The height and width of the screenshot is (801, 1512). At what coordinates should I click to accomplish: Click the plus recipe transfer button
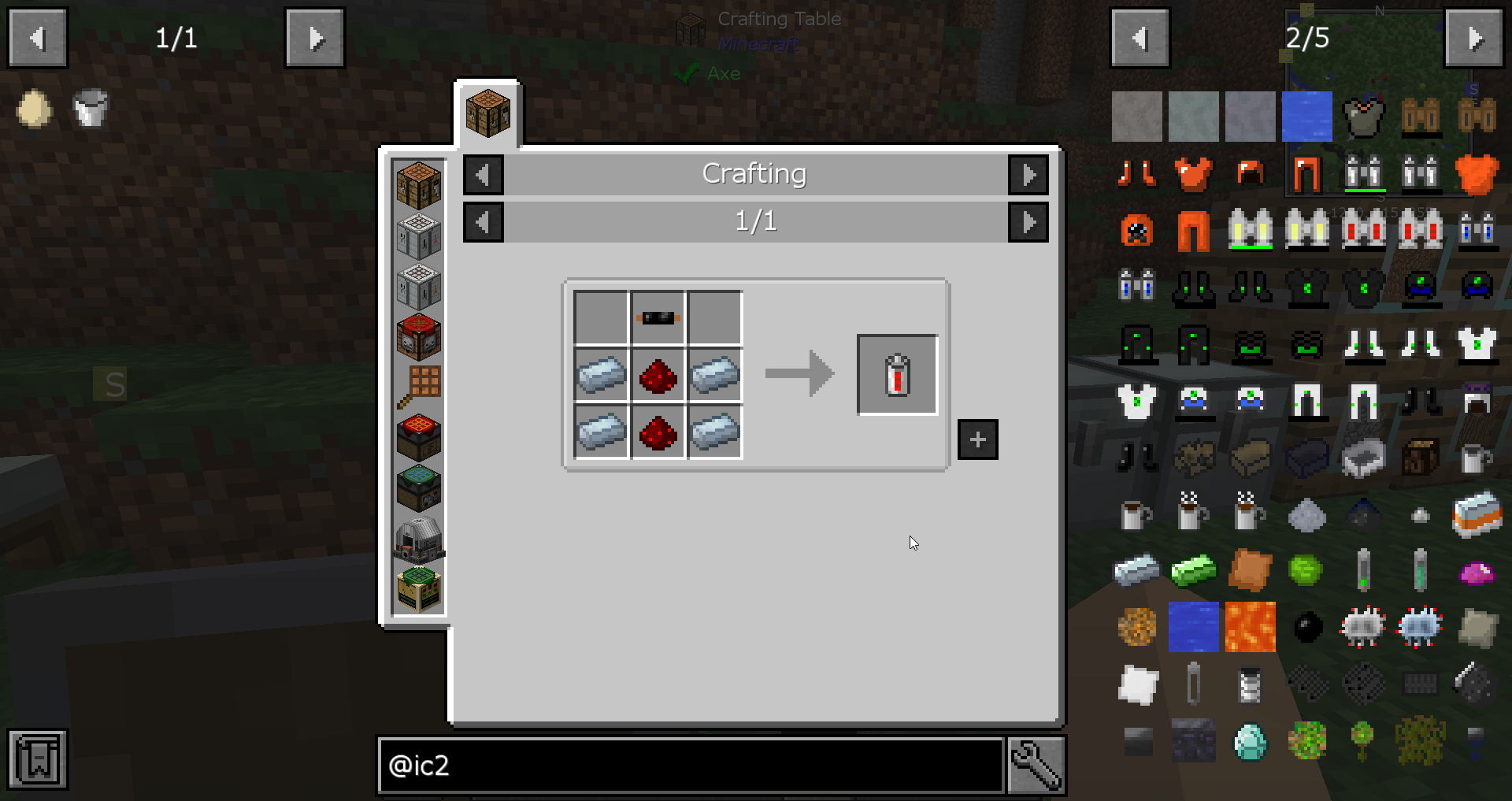point(977,439)
